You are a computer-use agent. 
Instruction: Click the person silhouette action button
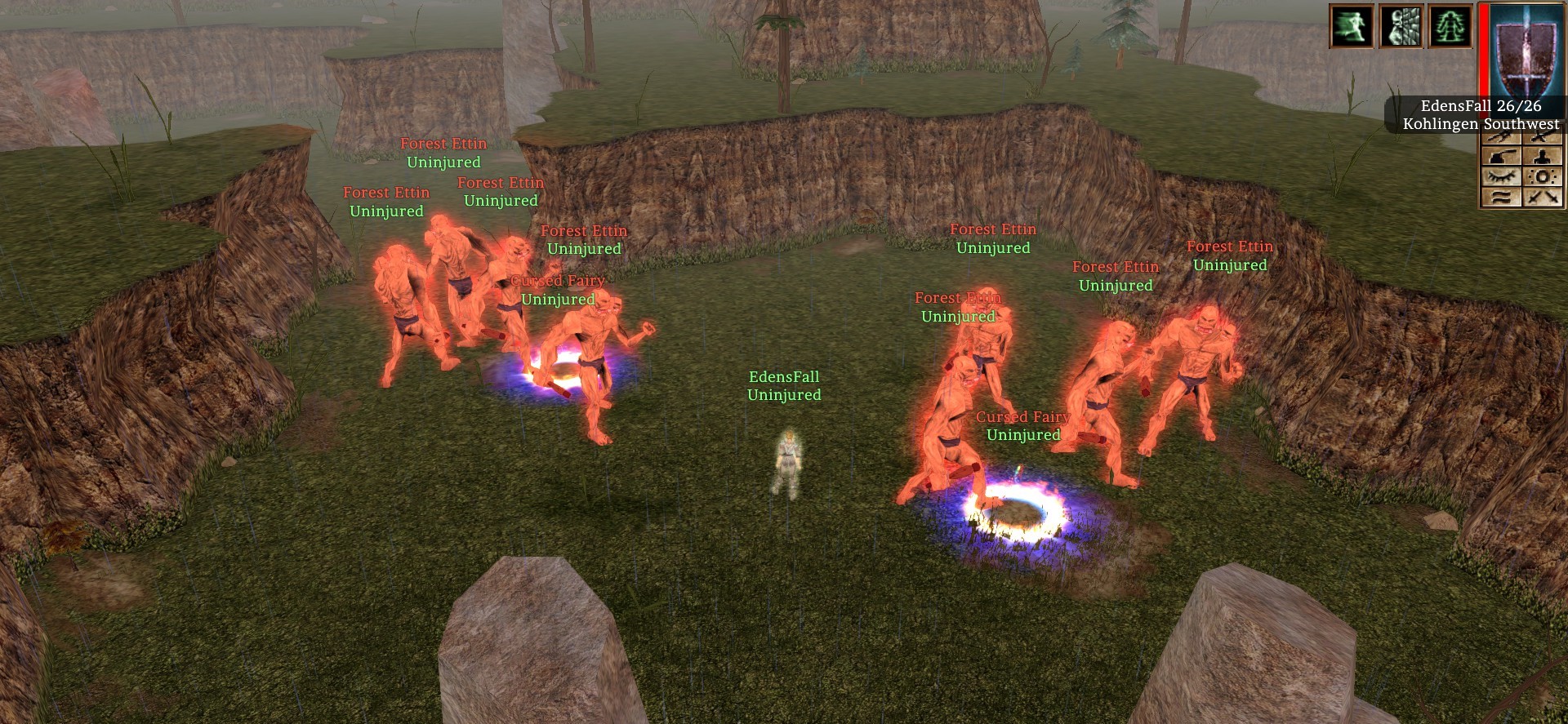pyautogui.click(x=1542, y=157)
